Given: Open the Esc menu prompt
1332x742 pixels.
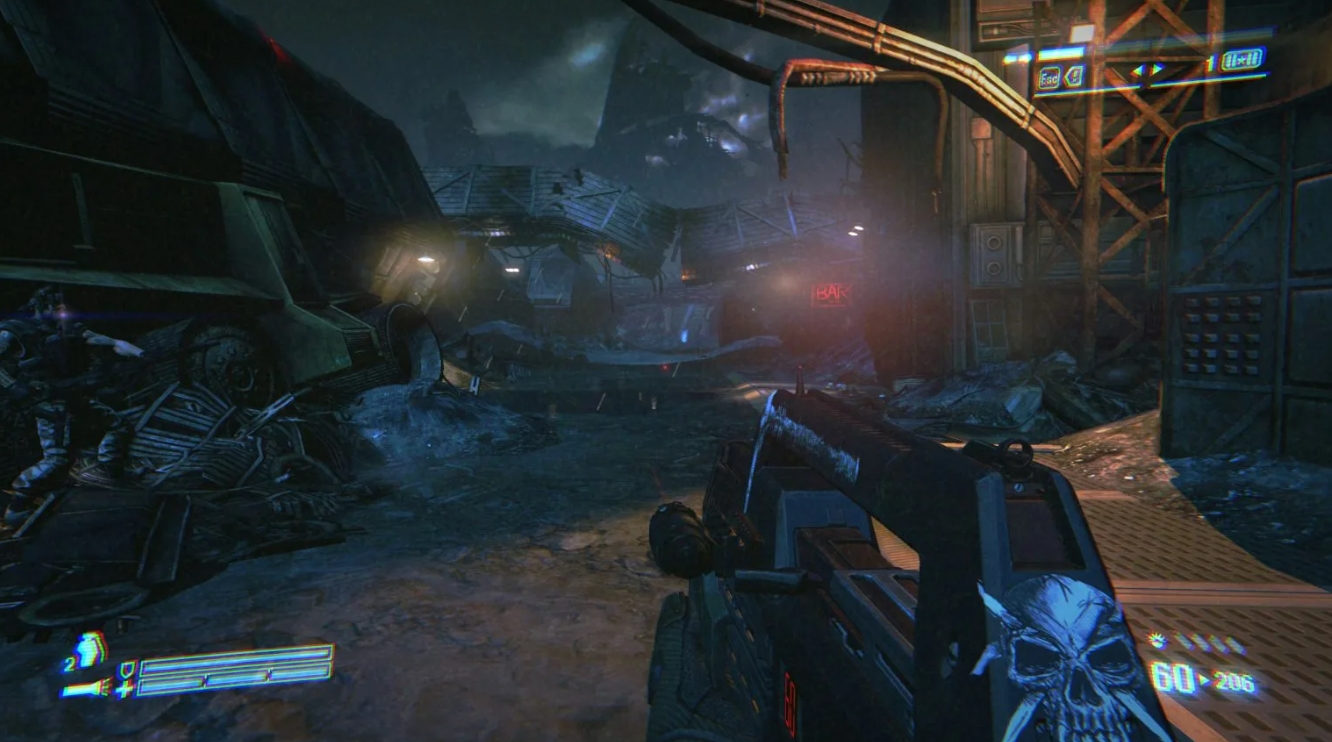Looking at the screenshot, I should (x=1049, y=77).
